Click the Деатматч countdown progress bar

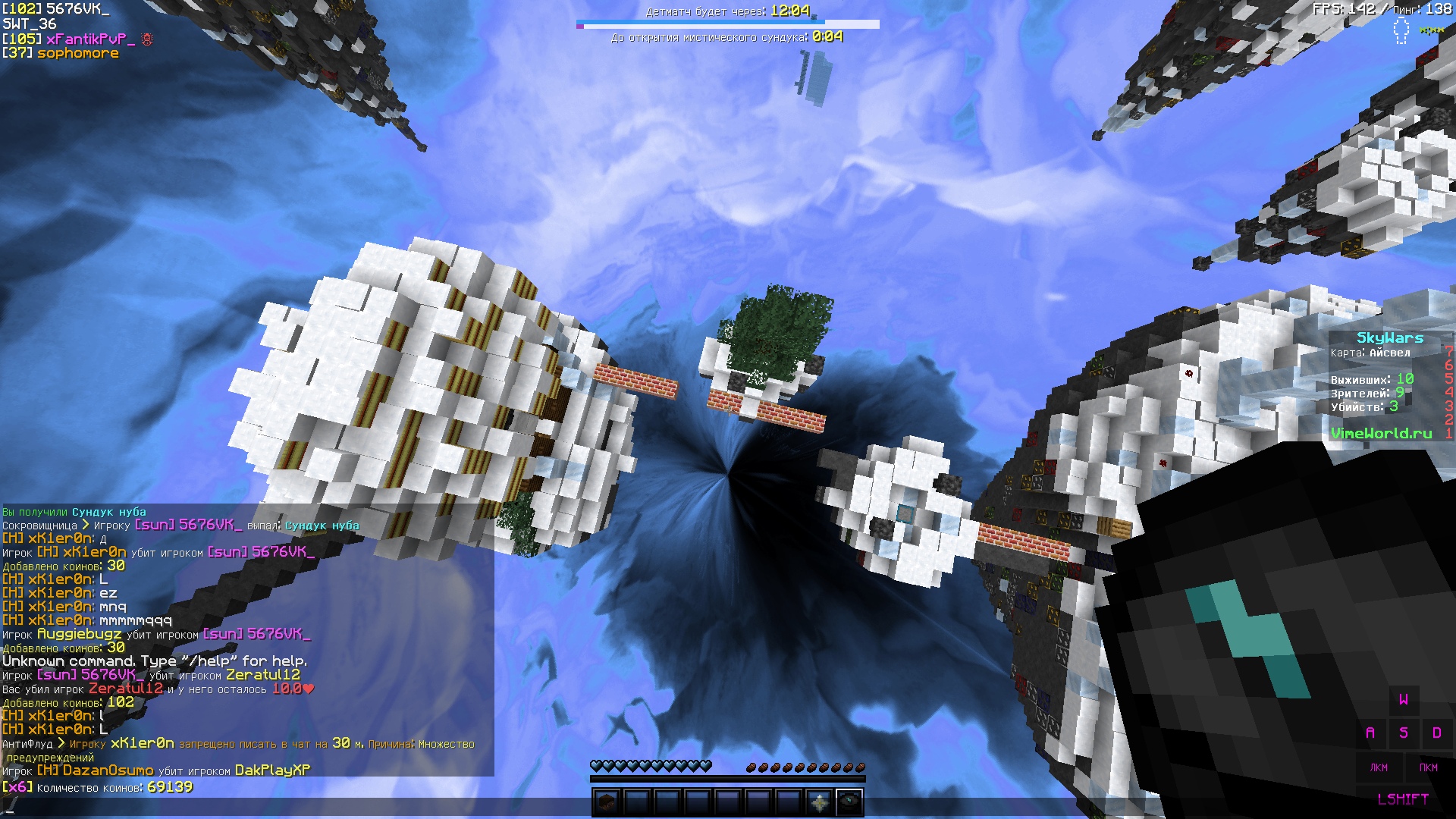(698, 23)
